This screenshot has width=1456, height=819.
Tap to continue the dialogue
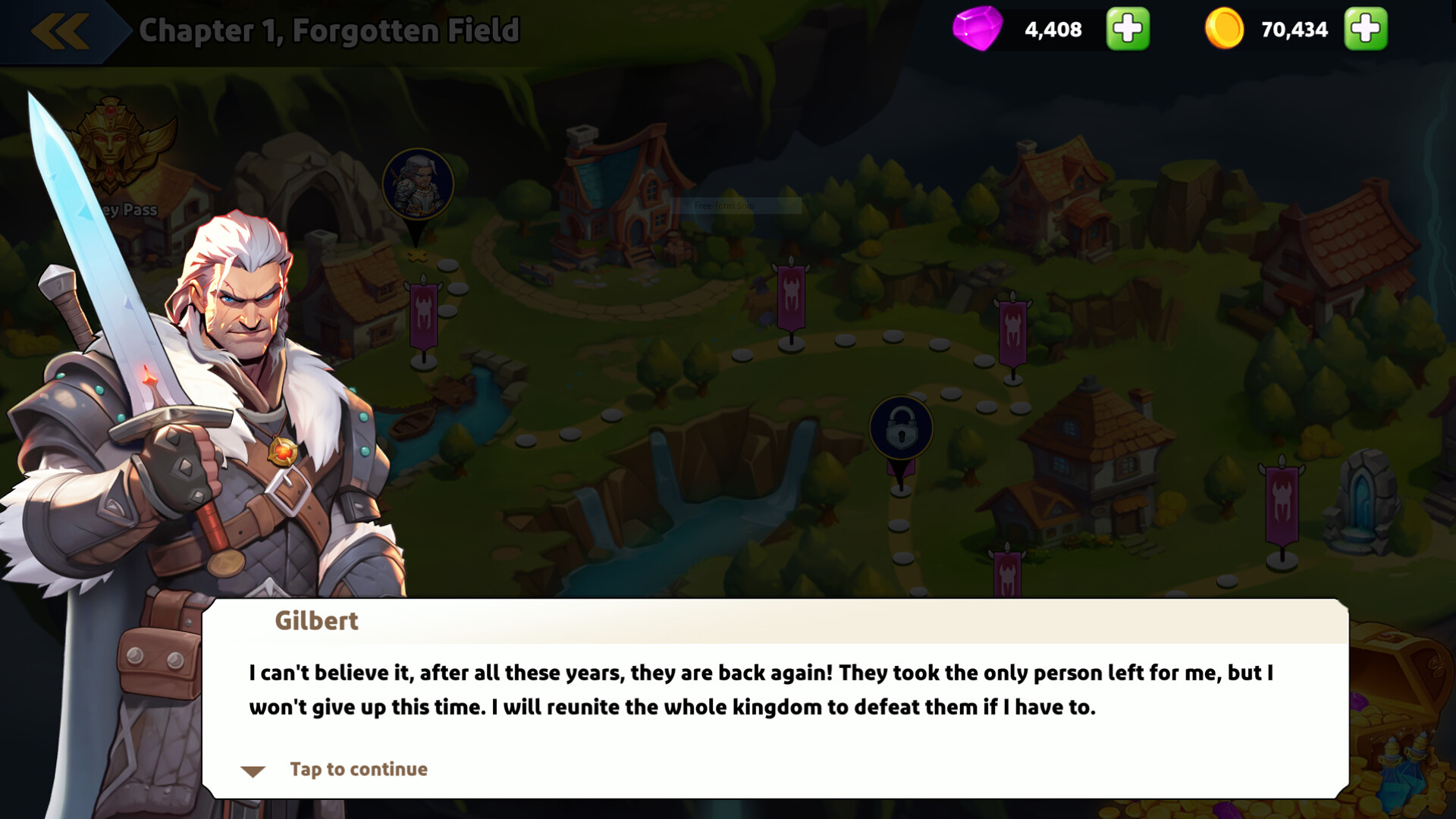click(x=356, y=768)
